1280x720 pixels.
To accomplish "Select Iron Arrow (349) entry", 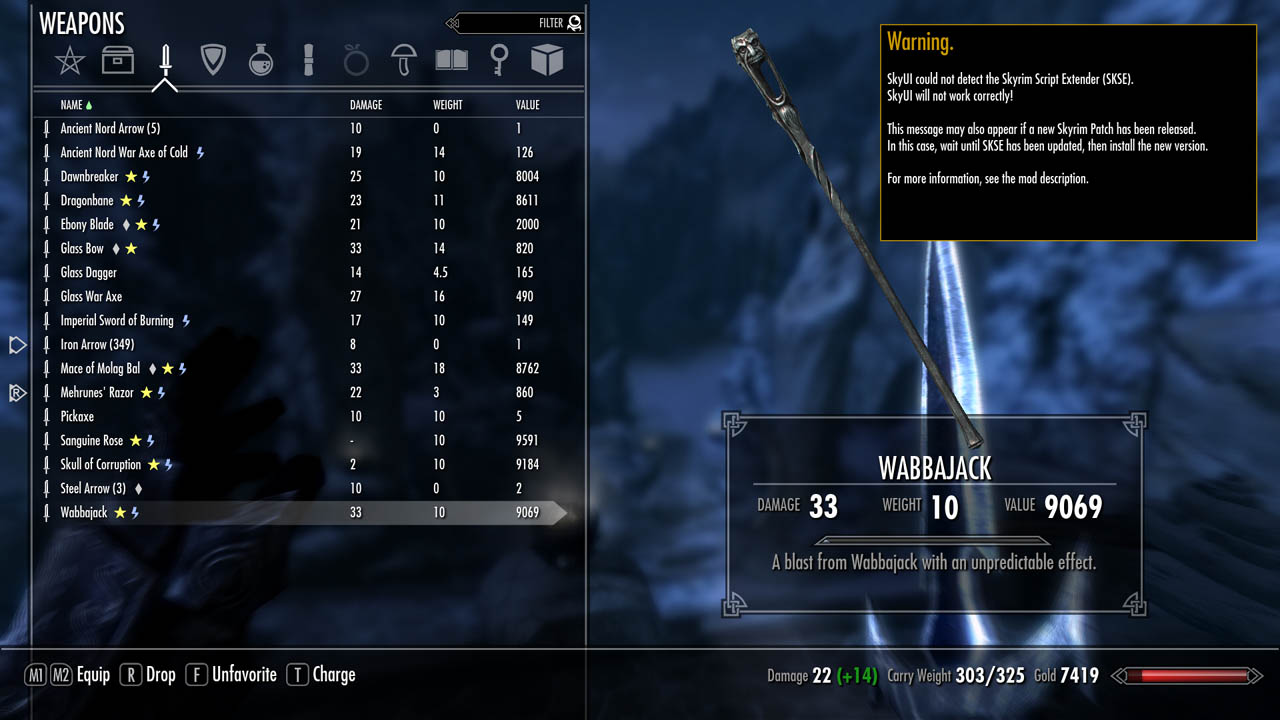I will (97, 345).
